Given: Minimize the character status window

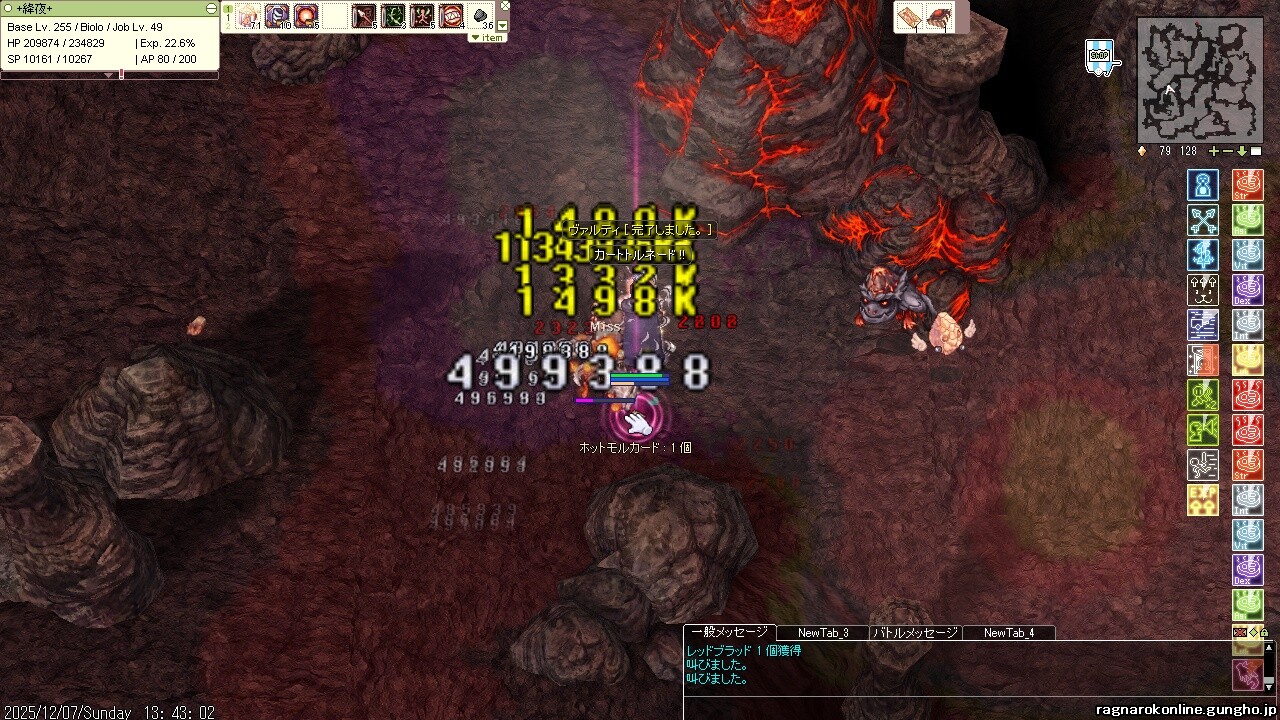Looking at the screenshot, I should coord(211,8).
